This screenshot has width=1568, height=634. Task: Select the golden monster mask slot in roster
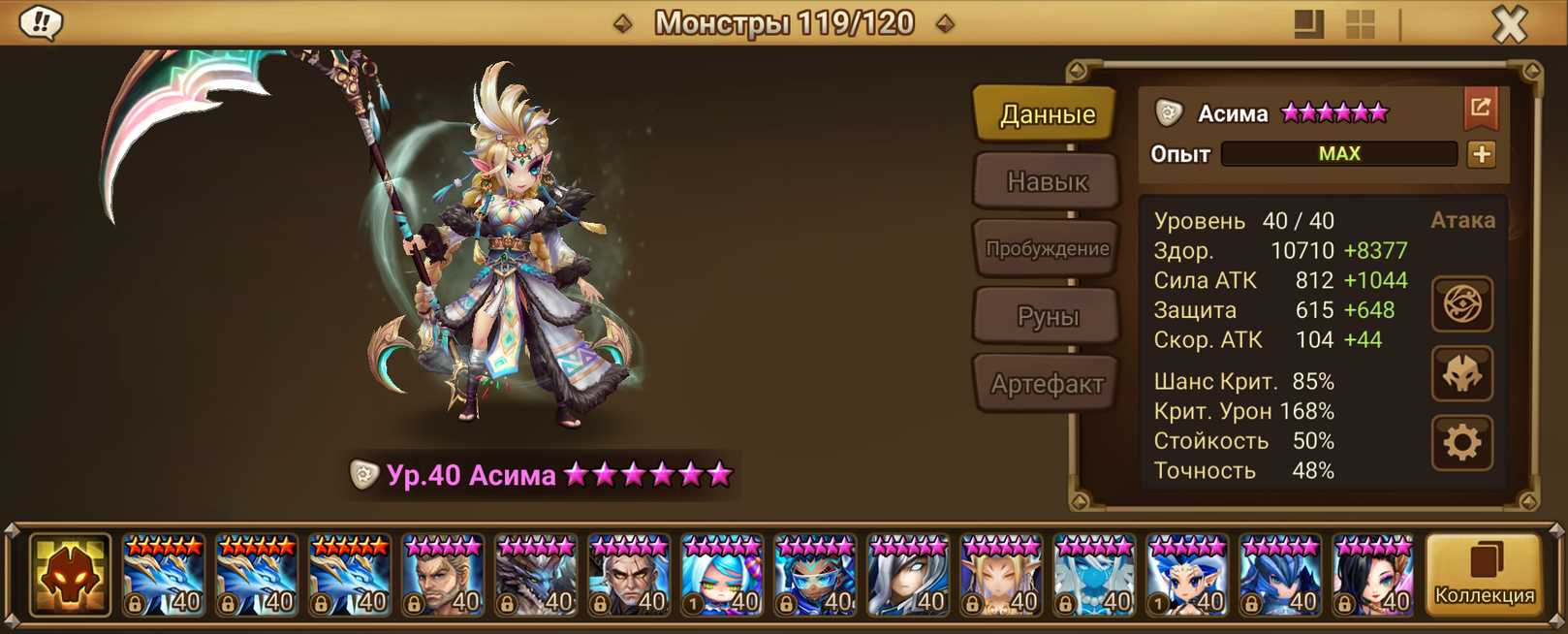pyautogui.click(x=70, y=576)
